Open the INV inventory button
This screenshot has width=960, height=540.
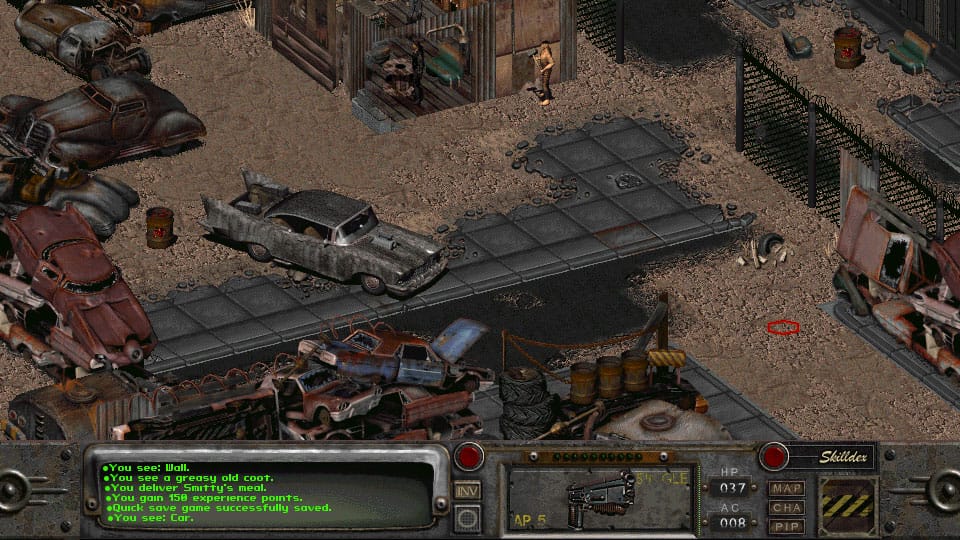click(467, 491)
